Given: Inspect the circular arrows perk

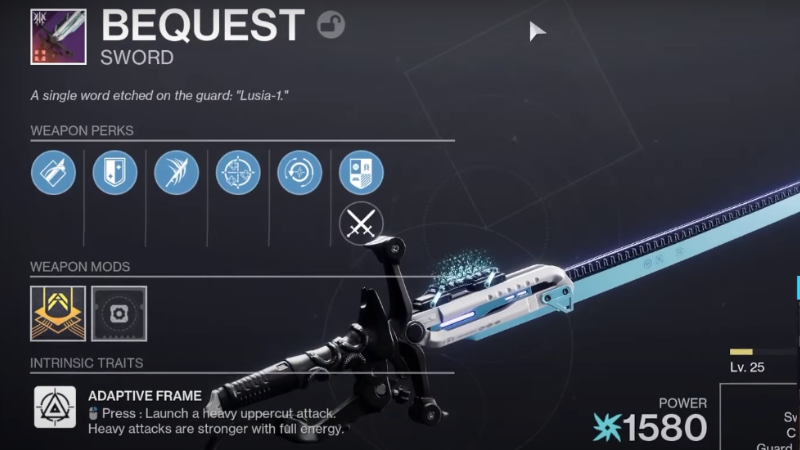Looking at the screenshot, I should tap(299, 173).
